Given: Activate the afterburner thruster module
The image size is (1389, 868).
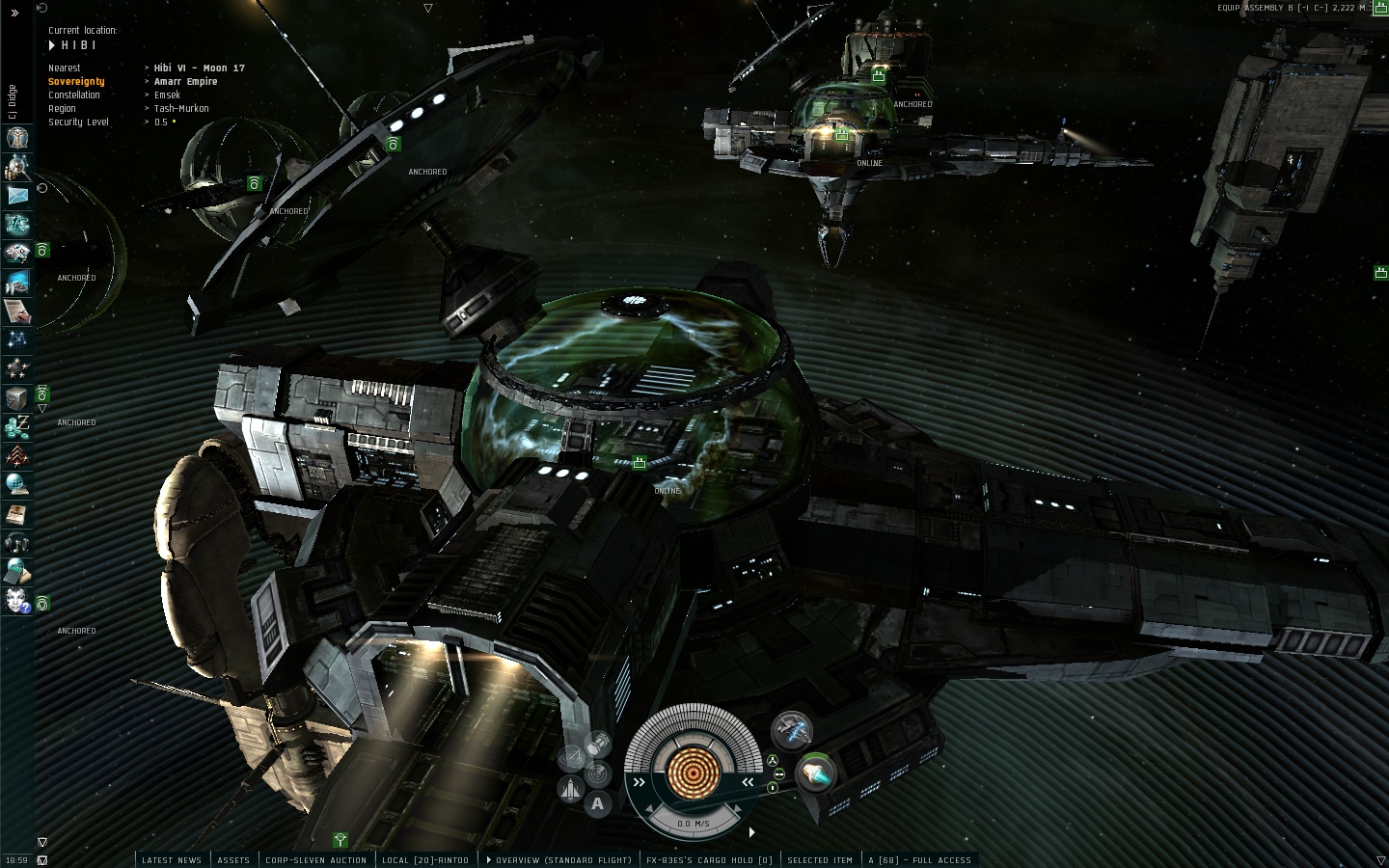Looking at the screenshot, I should [x=816, y=773].
